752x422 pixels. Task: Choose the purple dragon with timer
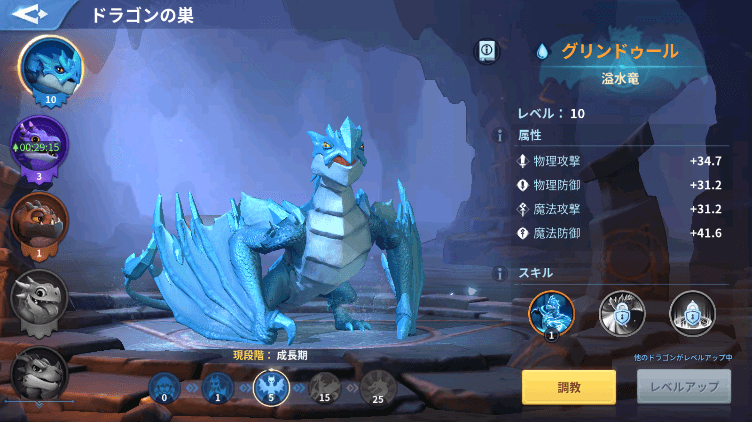tap(40, 147)
